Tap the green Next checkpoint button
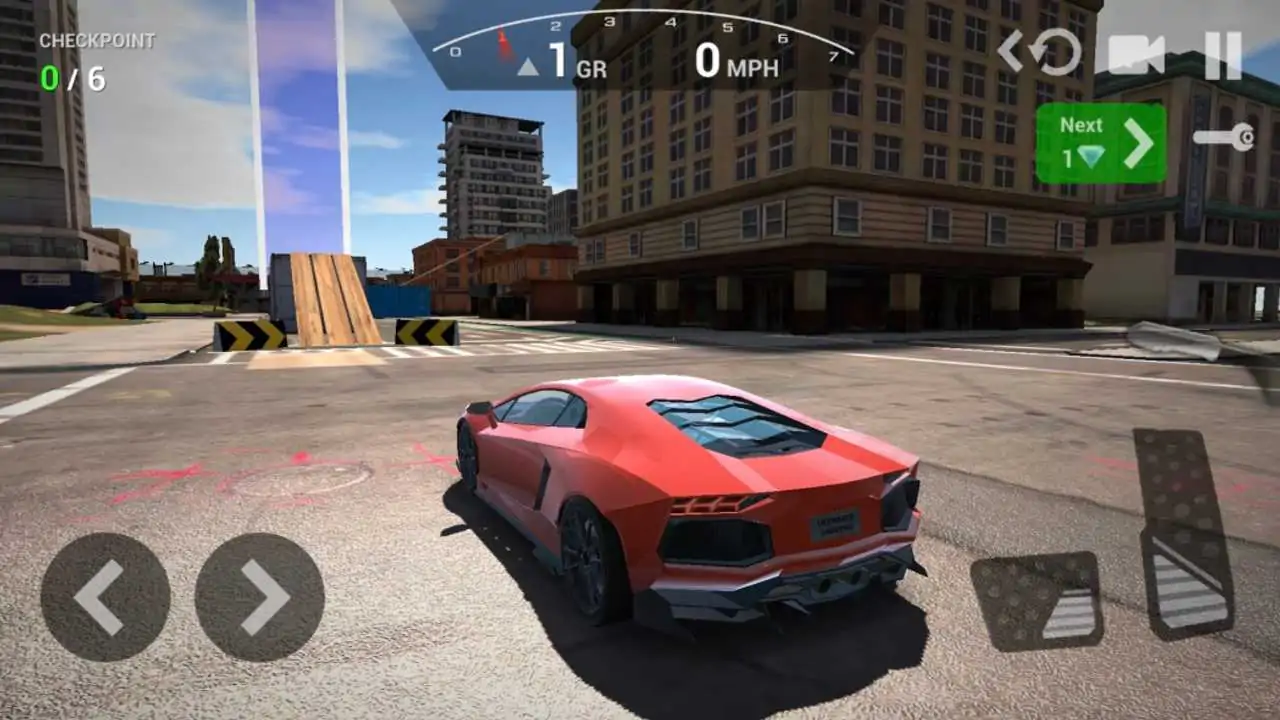The width and height of the screenshot is (1280, 720). [1100, 143]
